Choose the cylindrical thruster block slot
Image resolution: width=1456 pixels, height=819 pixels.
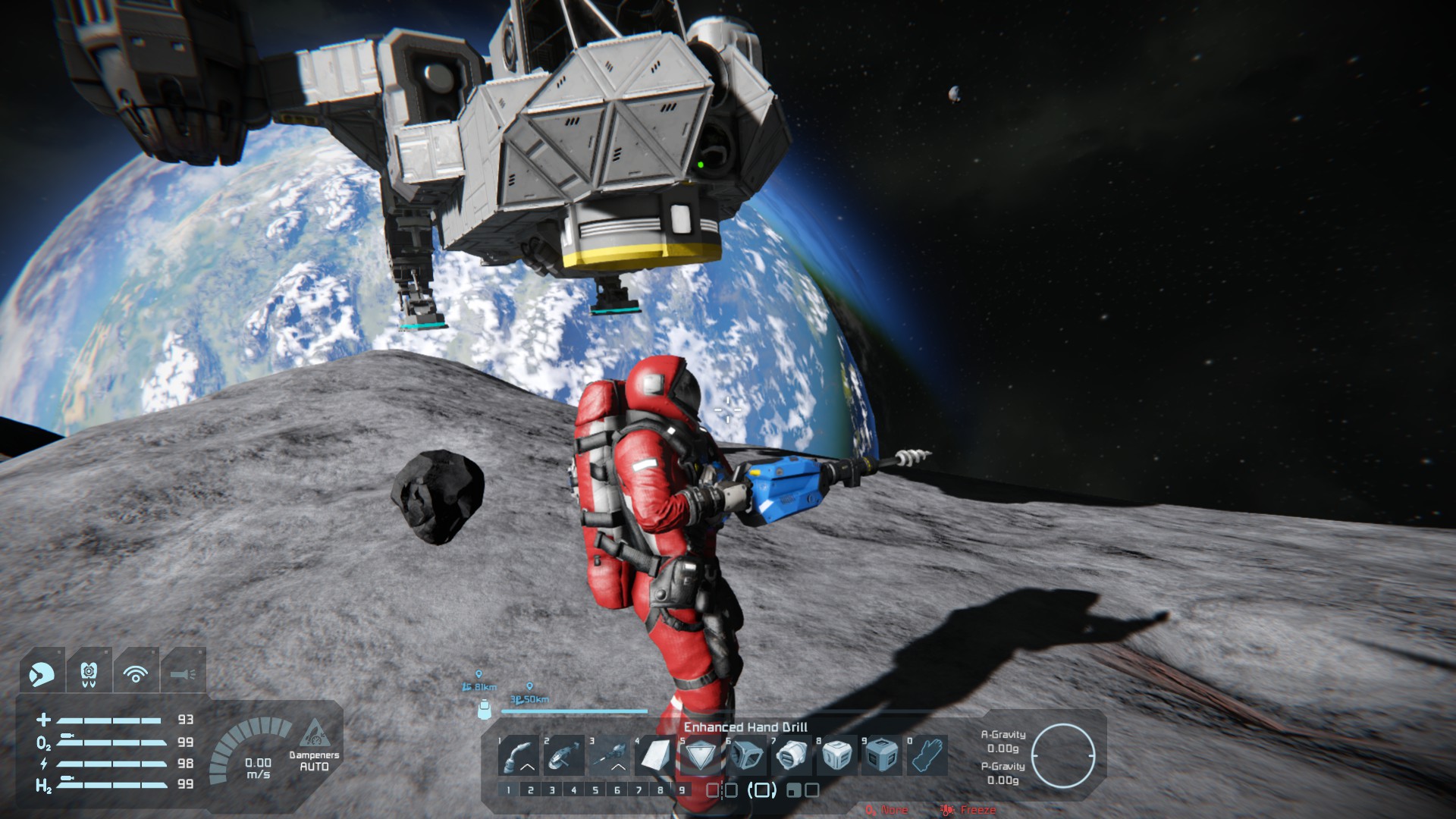coord(792,755)
